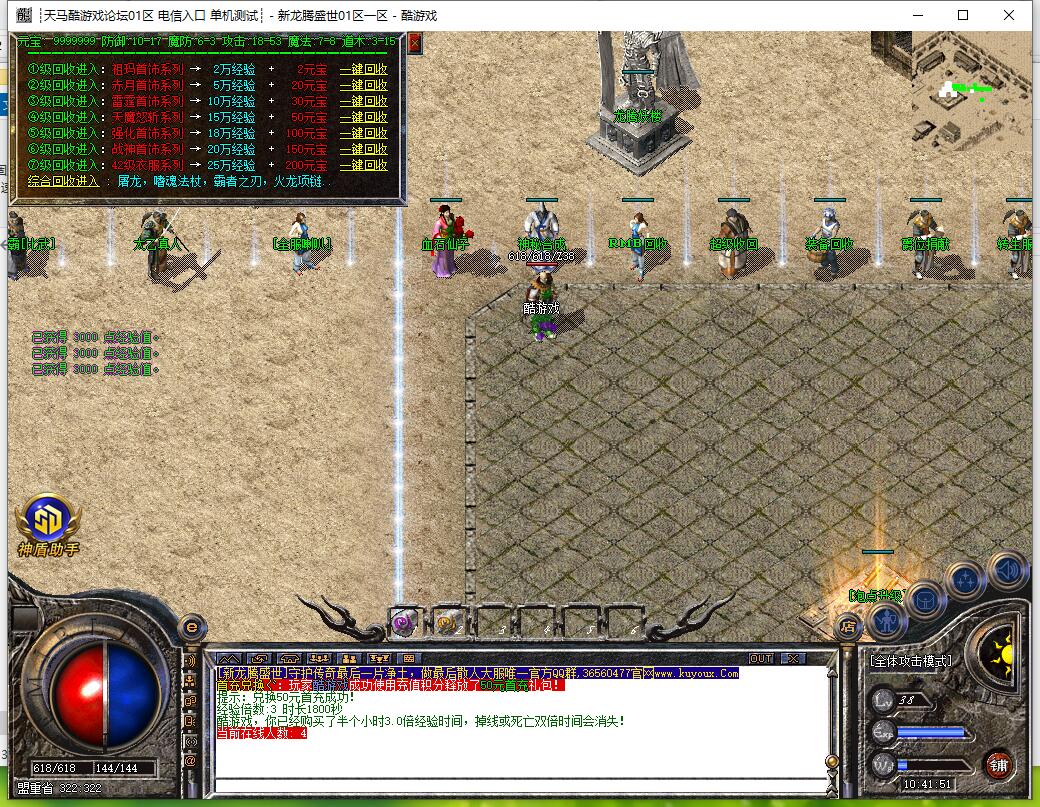Toggle the sound speaker button

click(1006, 570)
